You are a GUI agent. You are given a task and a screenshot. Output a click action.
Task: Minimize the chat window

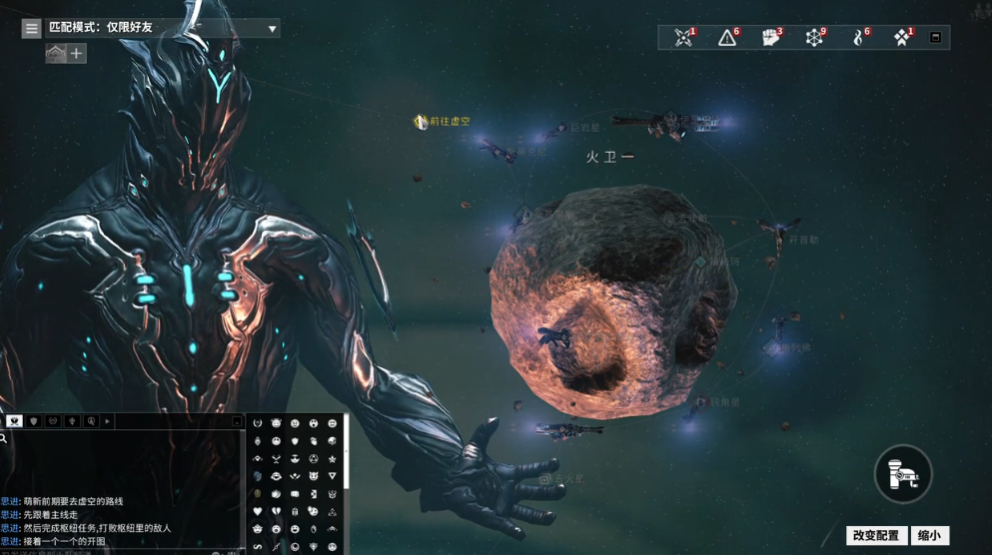click(x=237, y=422)
